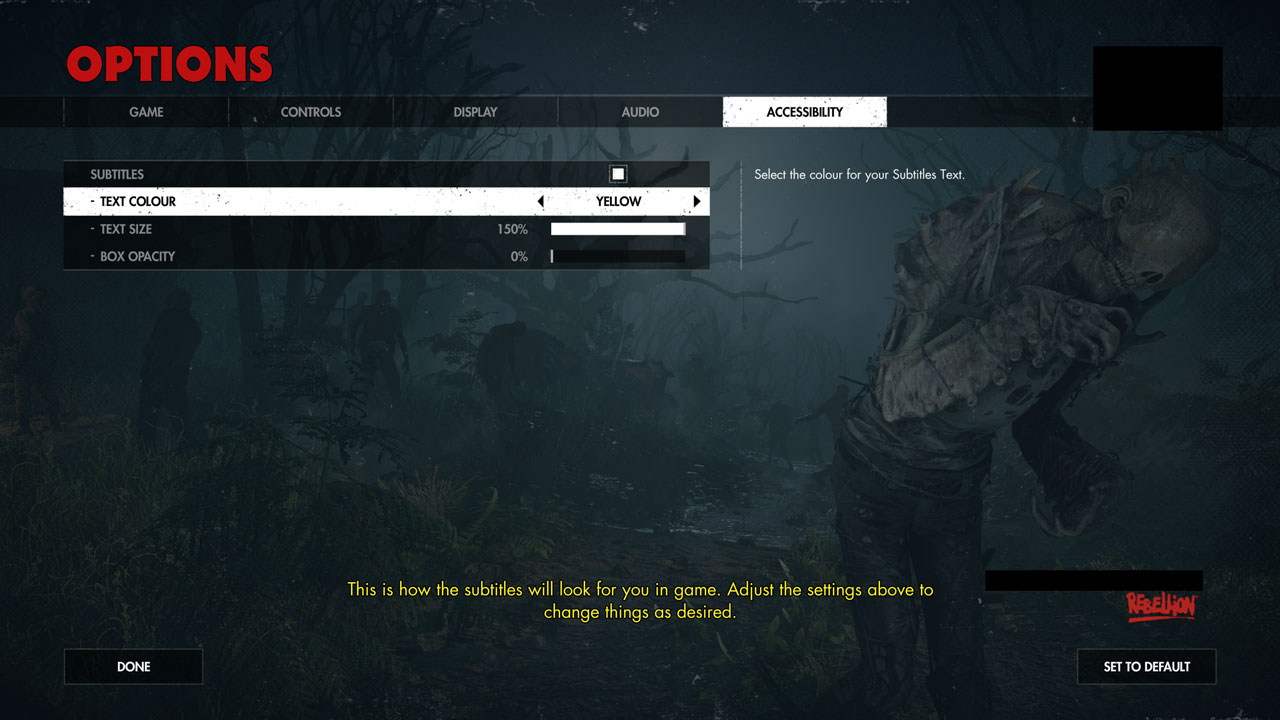The image size is (1280, 720).
Task: Click the SET TO DEFAULT button
Action: 1146,666
